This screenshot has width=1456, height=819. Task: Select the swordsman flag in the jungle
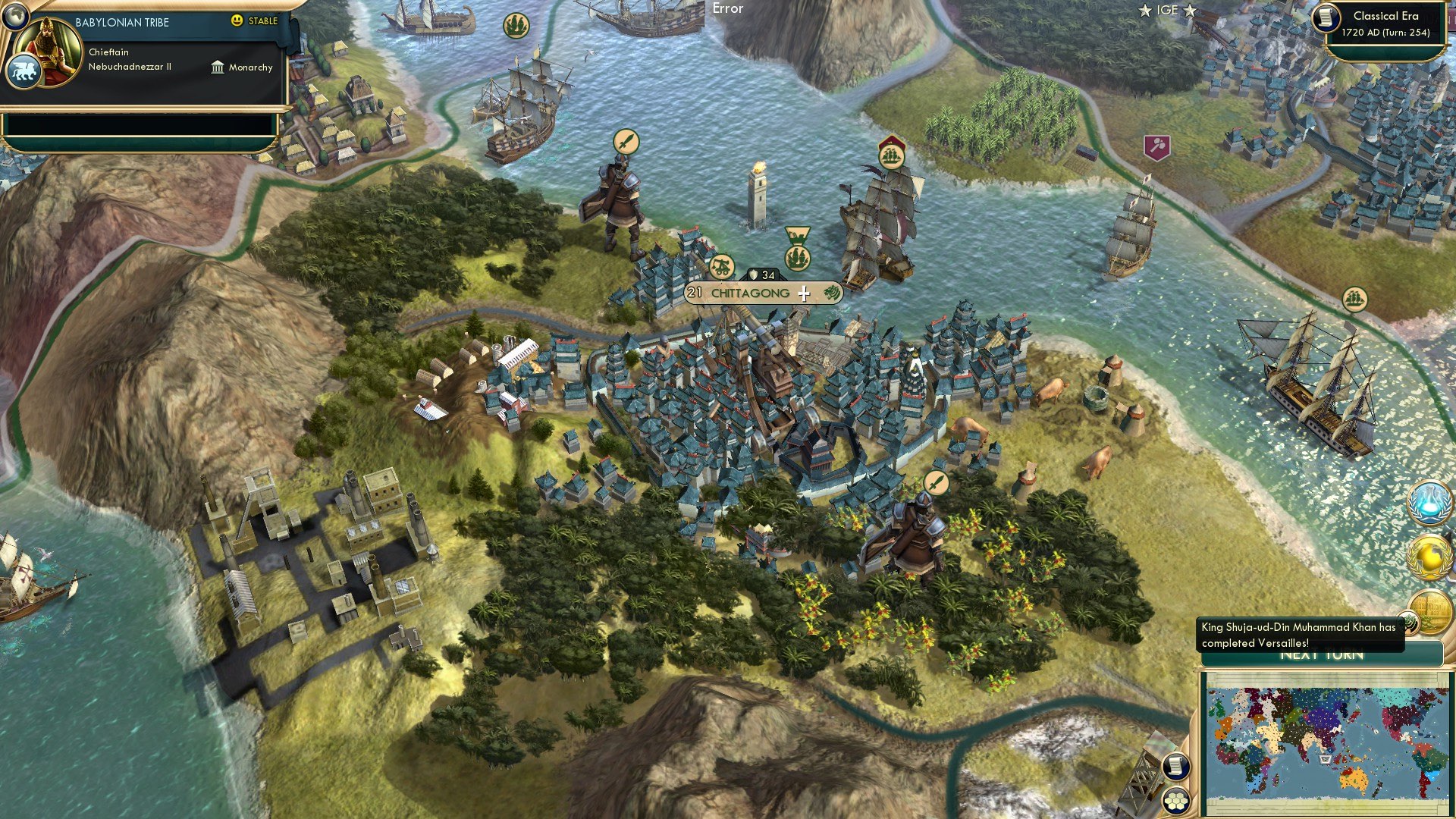(936, 481)
